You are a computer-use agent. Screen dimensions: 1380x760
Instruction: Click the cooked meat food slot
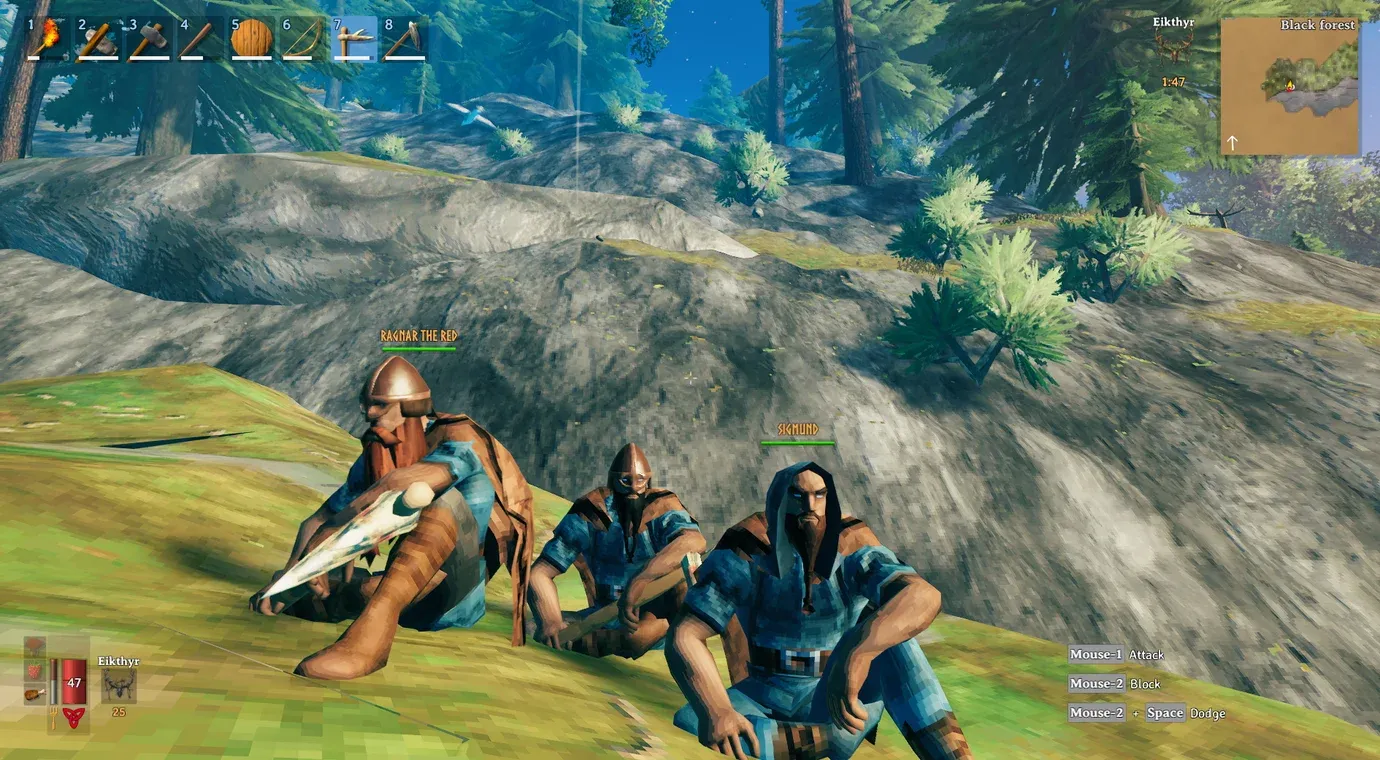point(35,695)
